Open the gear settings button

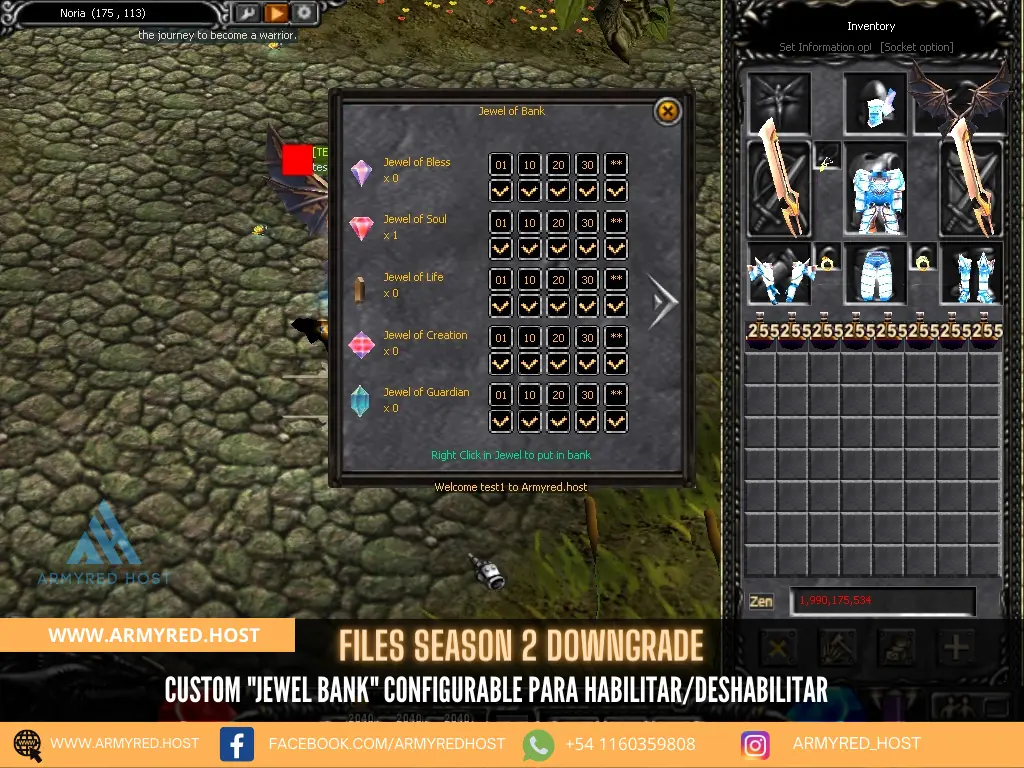[303, 14]
